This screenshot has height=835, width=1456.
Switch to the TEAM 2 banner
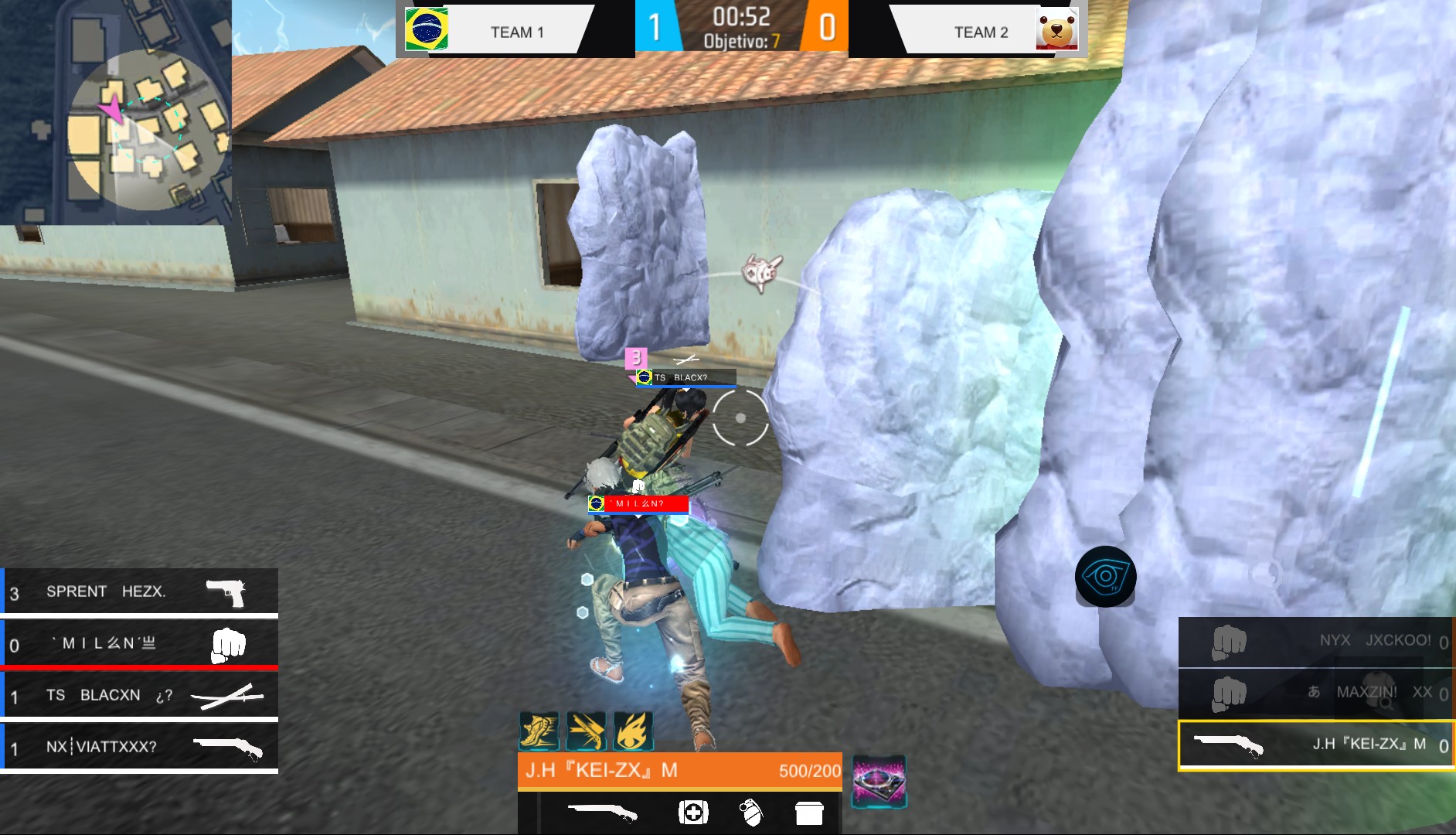pos(980,32)
